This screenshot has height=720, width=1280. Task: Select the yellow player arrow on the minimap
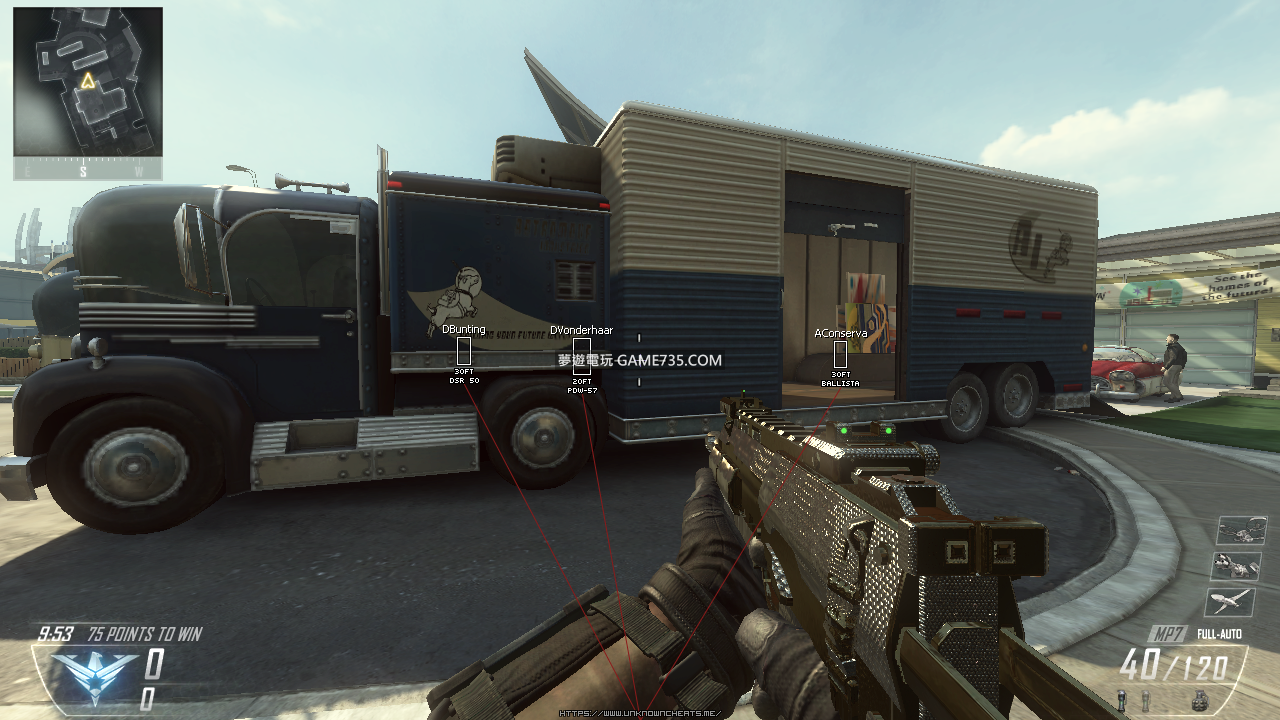pyautogui.click(x=88, y=81)
